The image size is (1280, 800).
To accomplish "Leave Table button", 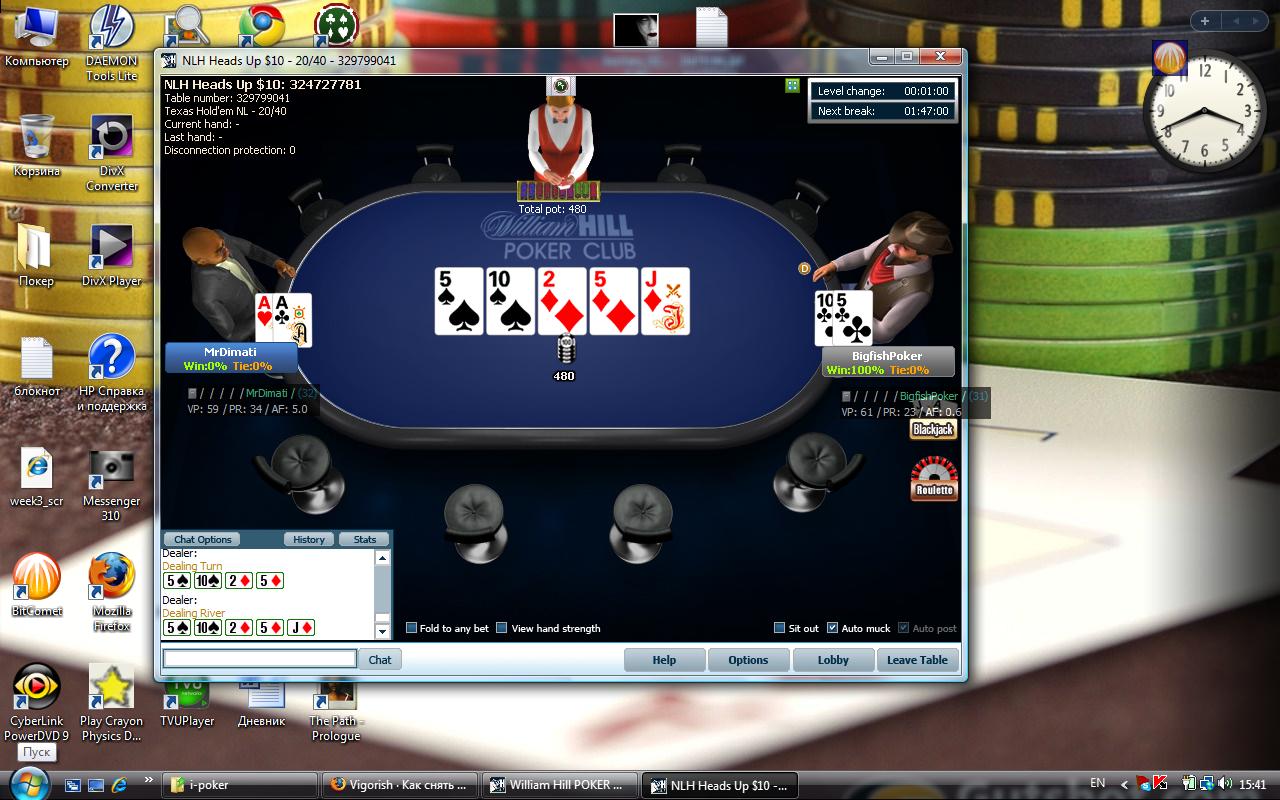I will click(917, 660).
